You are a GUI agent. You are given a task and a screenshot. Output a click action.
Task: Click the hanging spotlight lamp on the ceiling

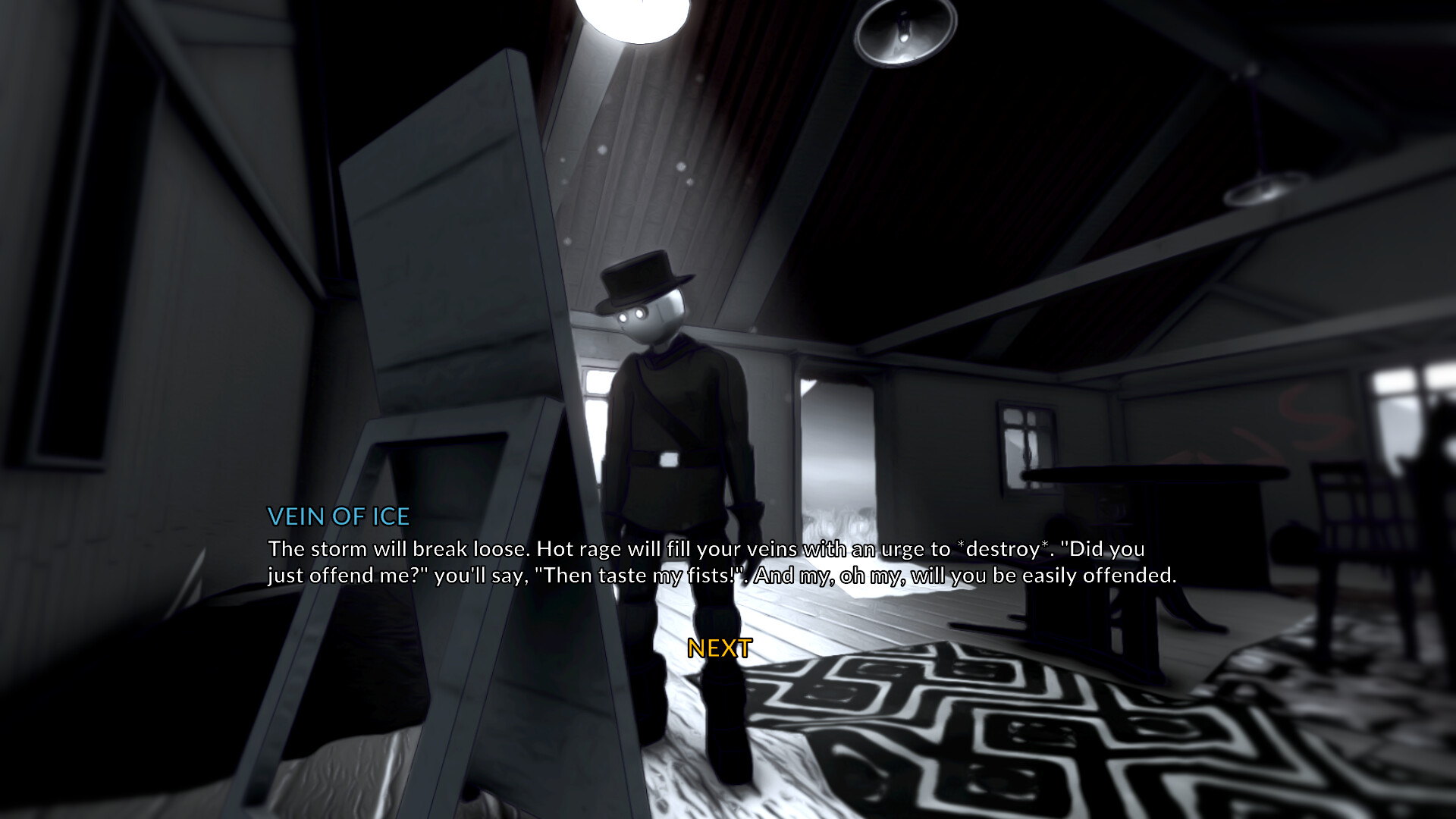[x=902, y=34]
